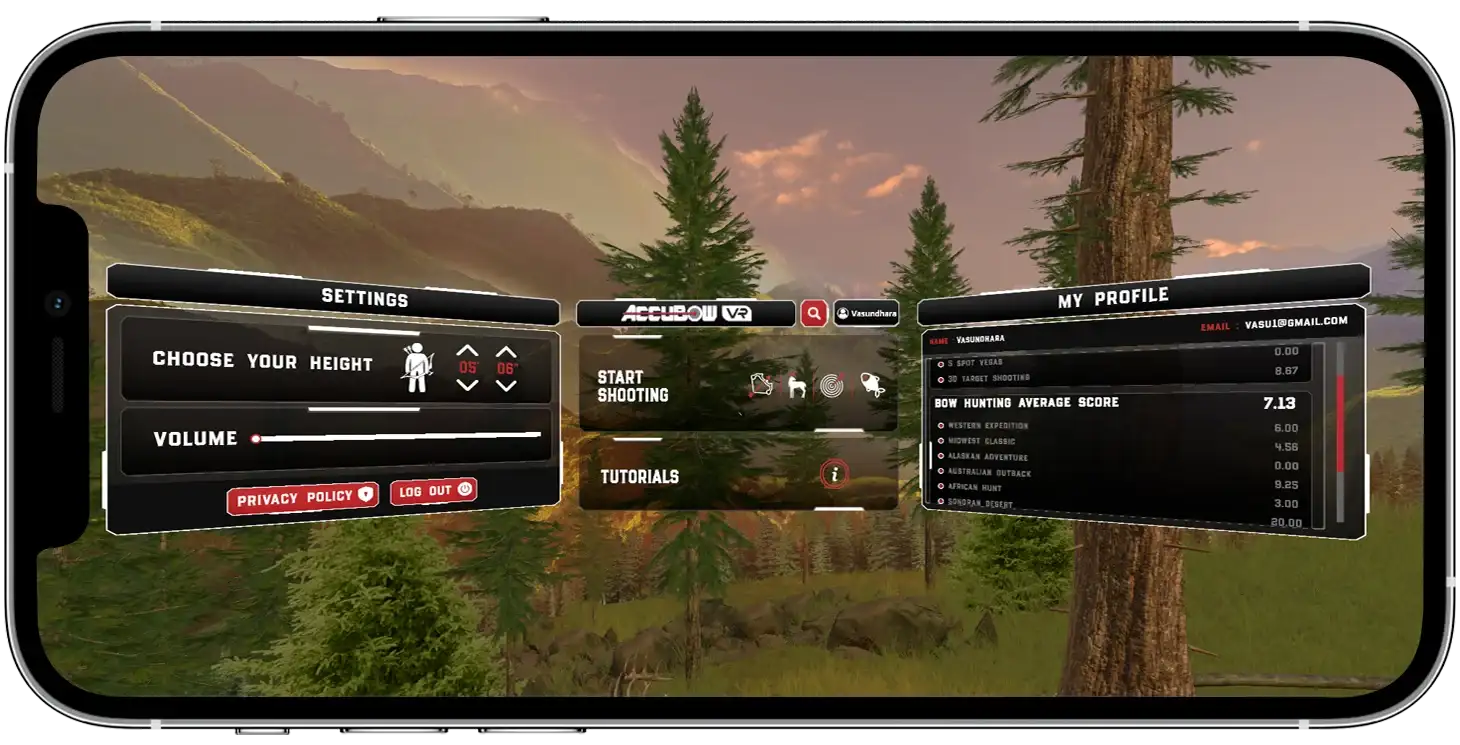Choose the fish bowfishing mode icon
Image resolution: width=1460 pixels, height=745 pixels.
pyautogui.click(x=873, y=385)
